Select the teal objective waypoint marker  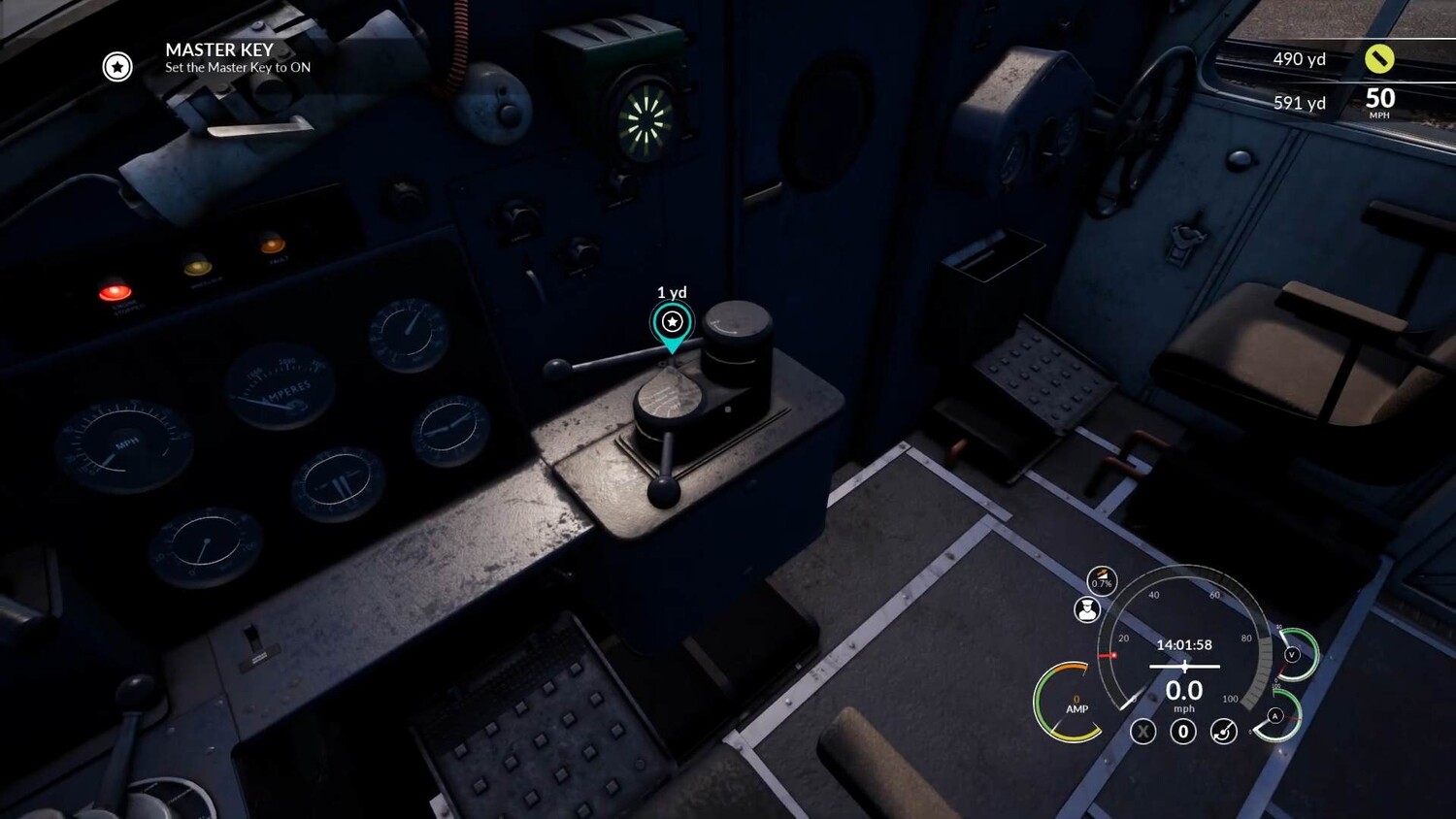pos(672,323)
